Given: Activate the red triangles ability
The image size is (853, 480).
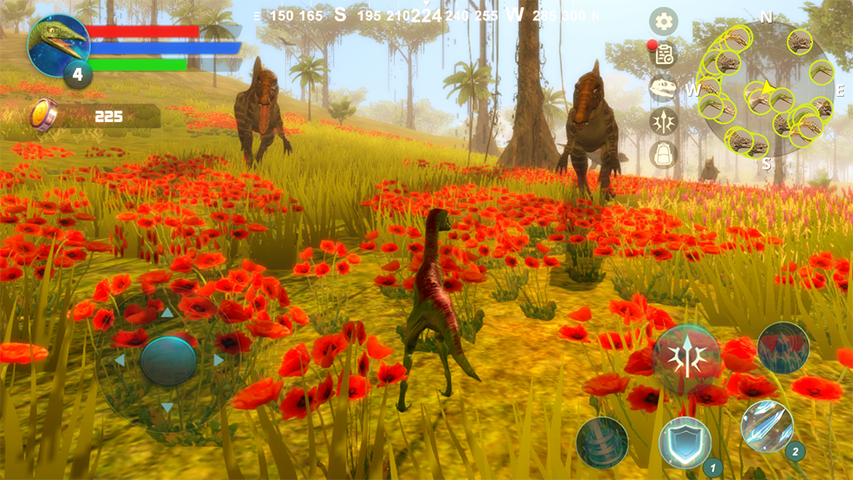Looking at the screenshot, I should (x=783, y=347).
